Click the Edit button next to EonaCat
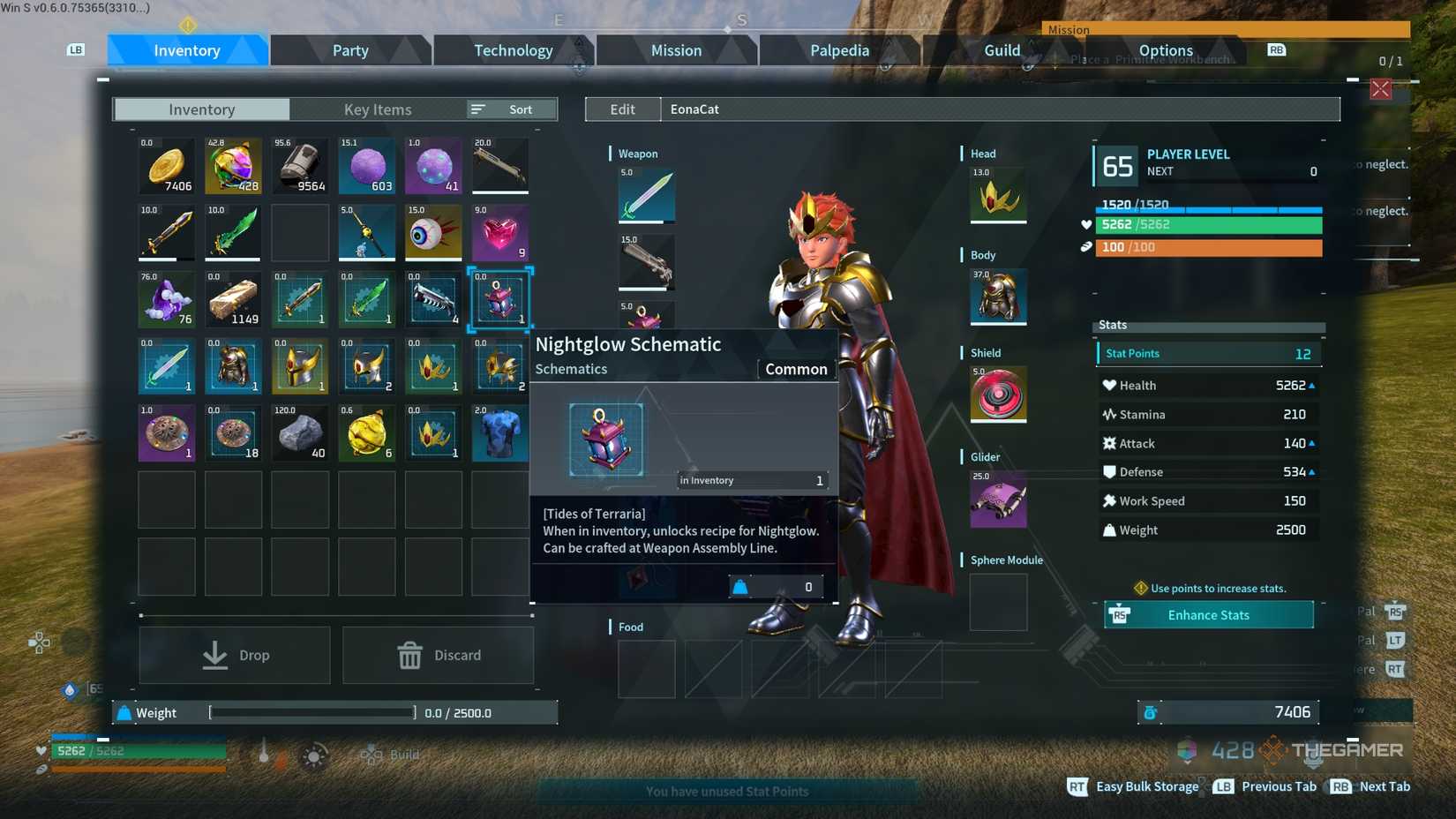 pyautogui.click(x=622, y=109)
